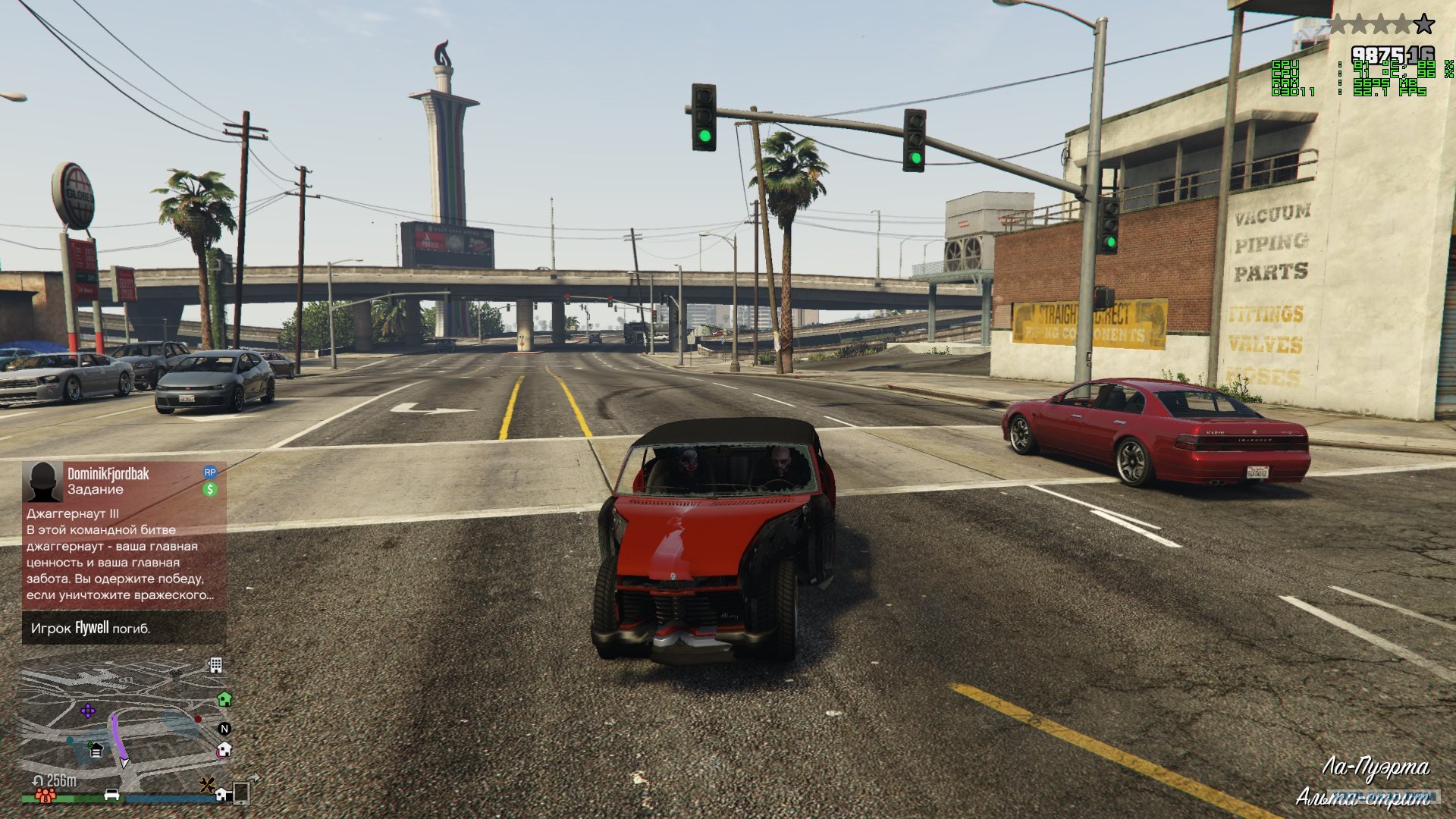This screenshot has width=1456, height=819.
Task: Select the blue RP reward badge
Action: [x=210, y=472]
